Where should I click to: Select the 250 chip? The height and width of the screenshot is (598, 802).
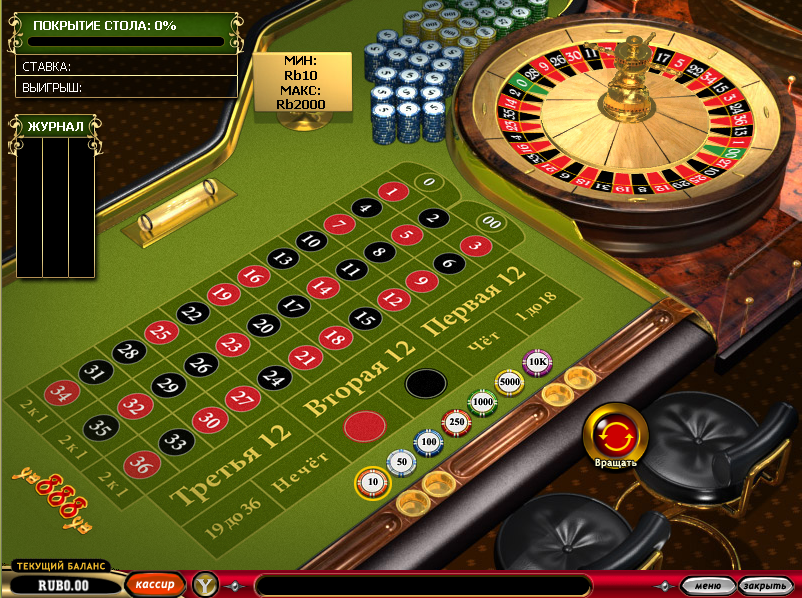(x=456, y=423)
